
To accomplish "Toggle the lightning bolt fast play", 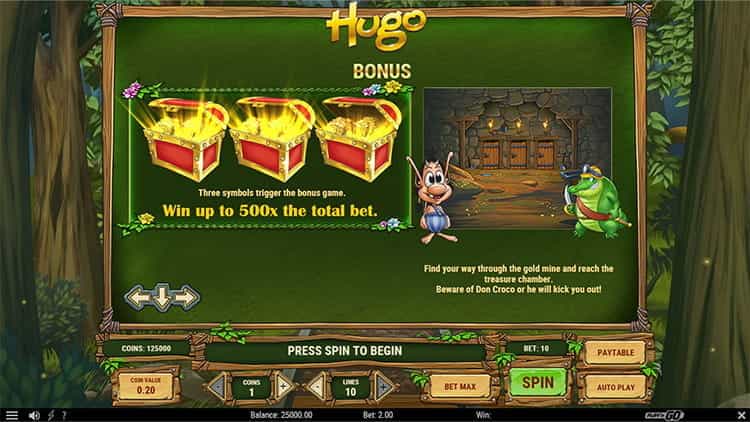I will 50,415.
